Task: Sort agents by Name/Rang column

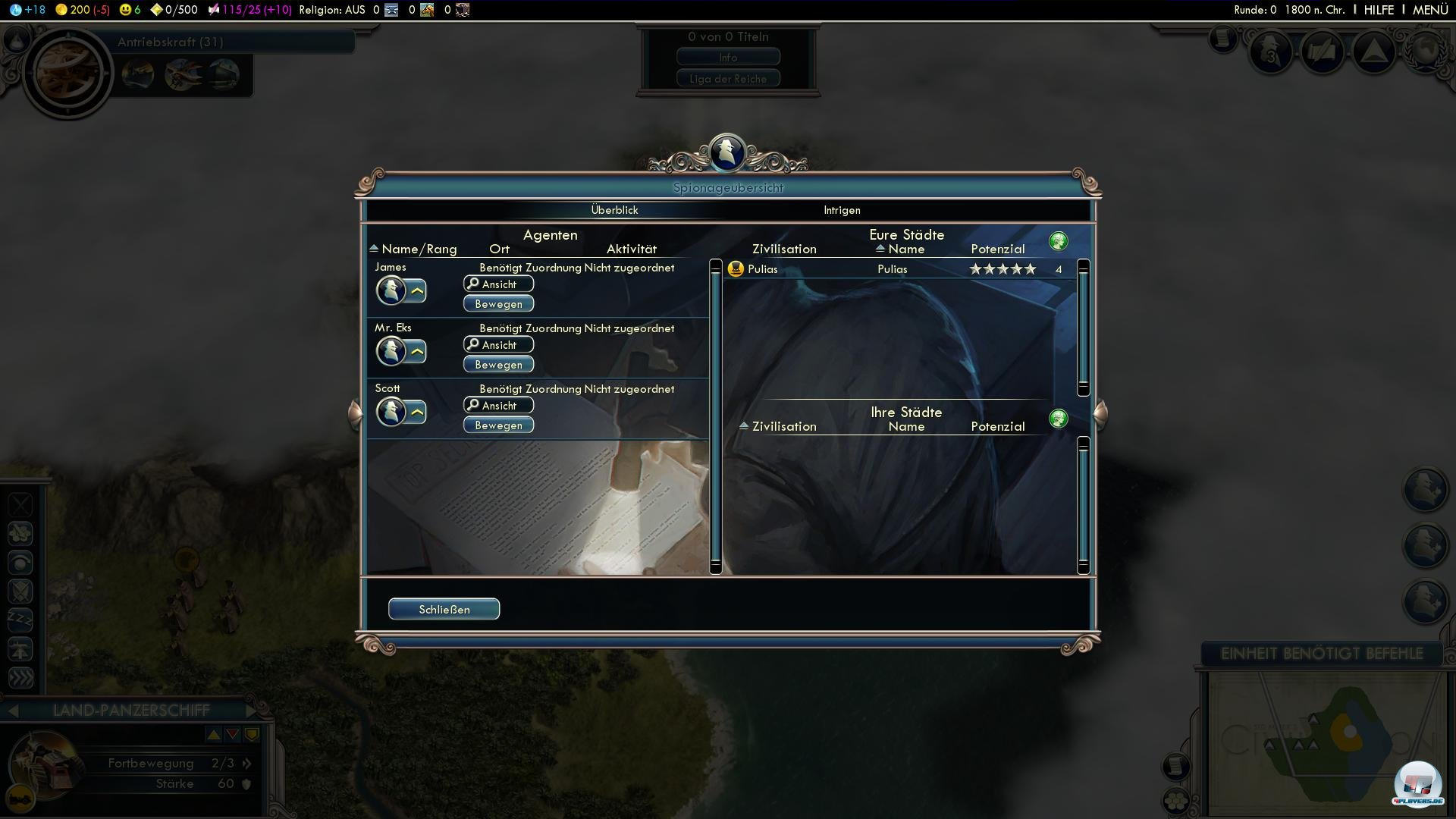Action: 418,249
